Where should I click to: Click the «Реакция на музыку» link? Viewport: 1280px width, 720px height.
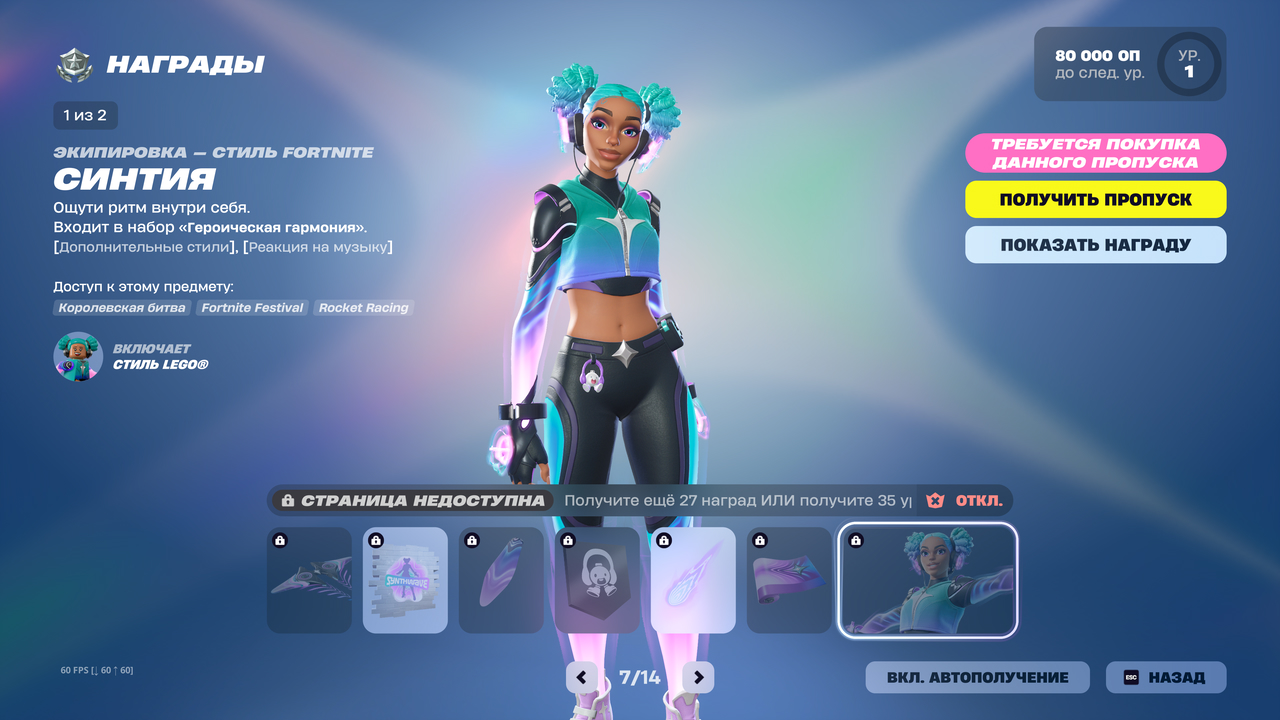coord(318,247)
